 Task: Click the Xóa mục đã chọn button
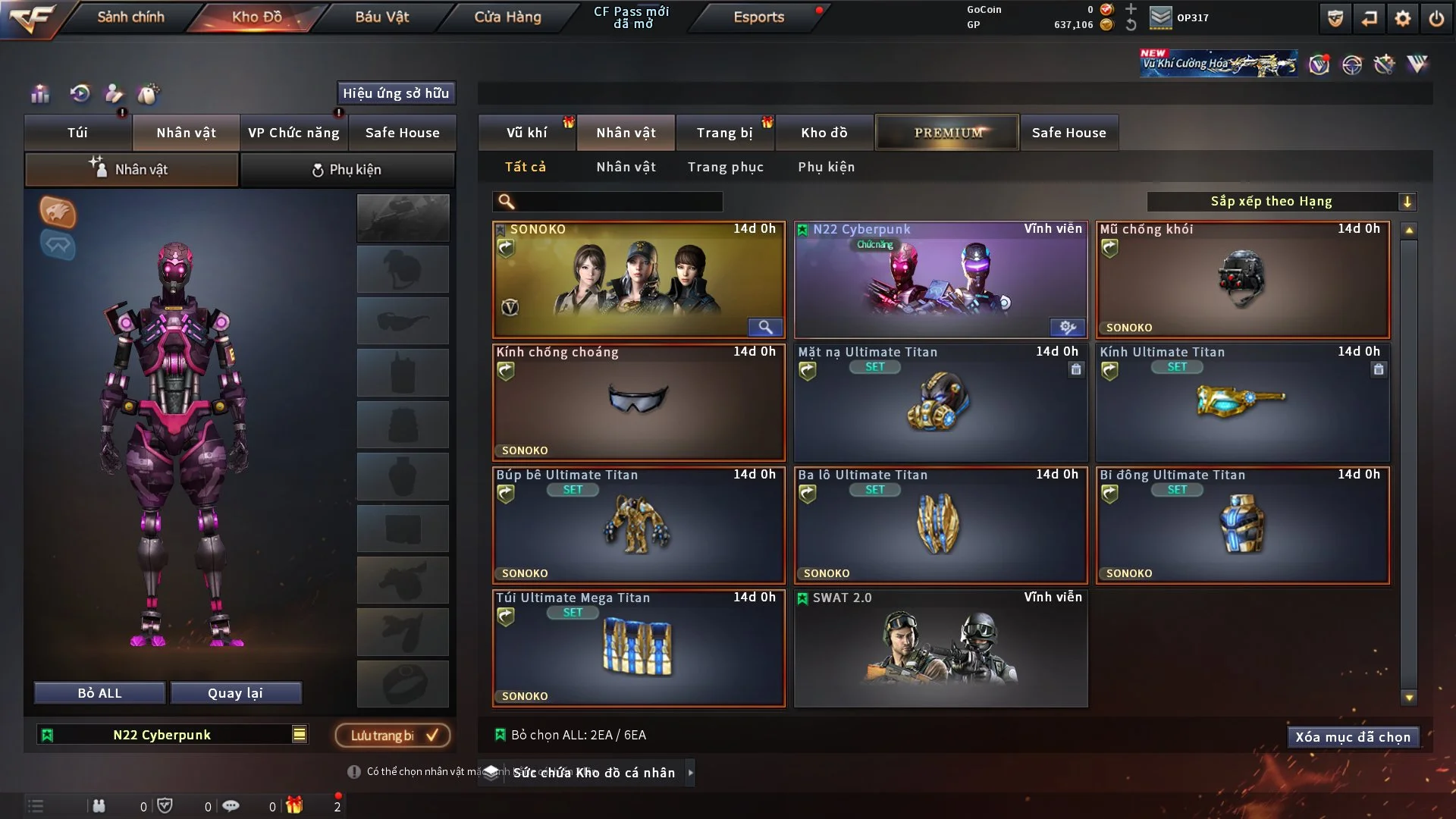(1353, 736)
